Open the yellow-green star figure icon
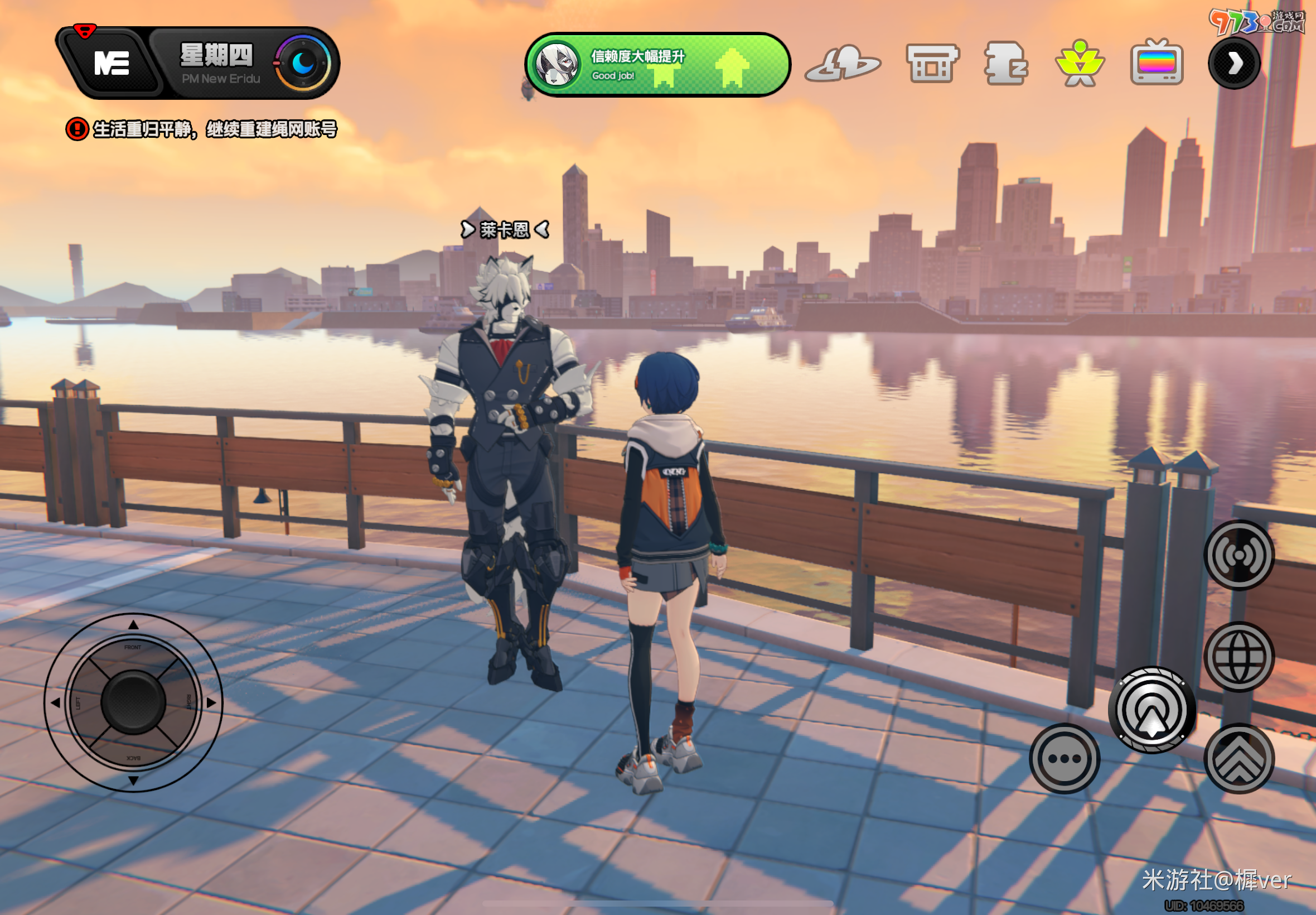The image size is (1316, 915). click(x=1080, y=64)
